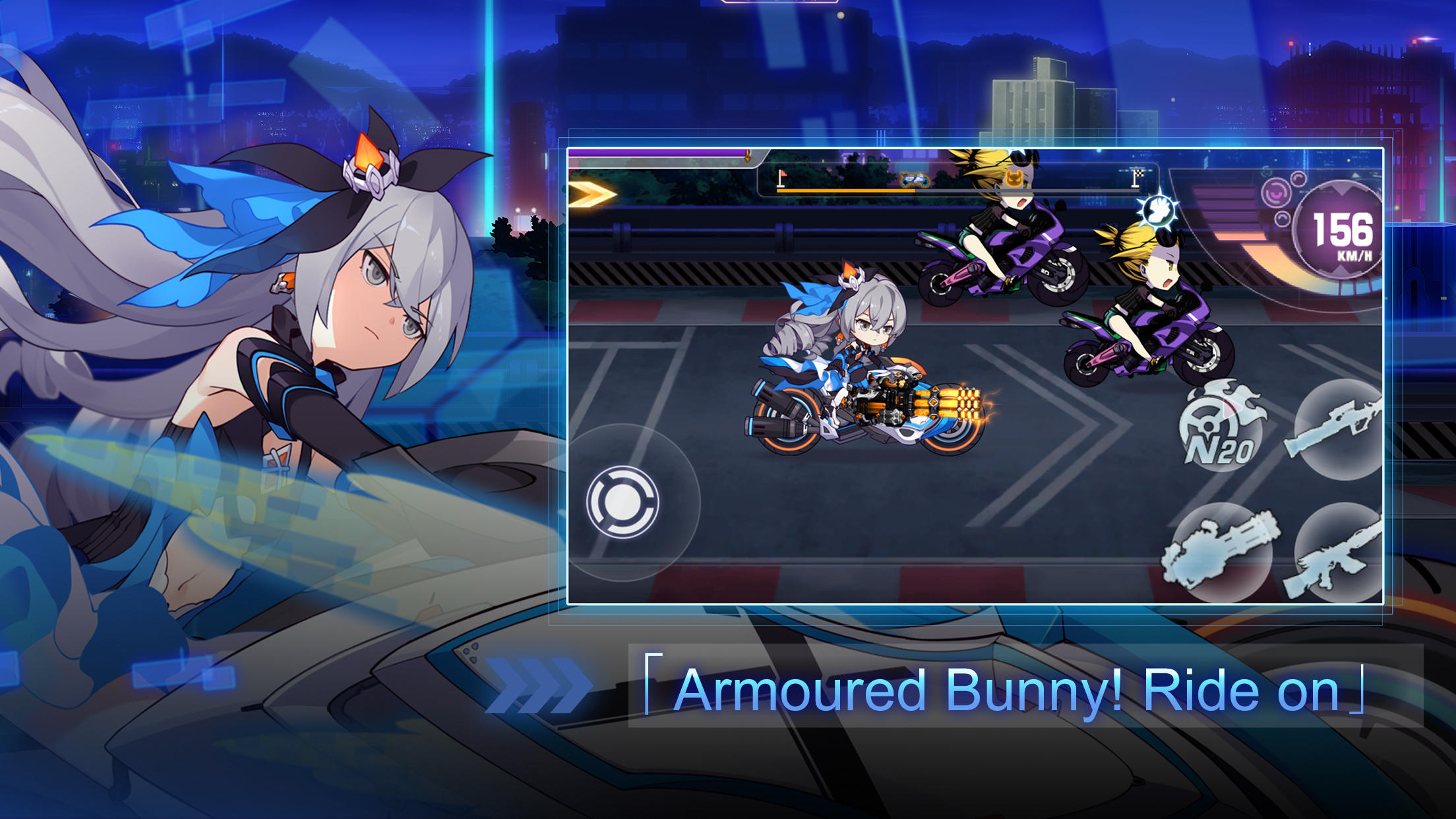The width and height of the screenshot is (1456, 819).
Task: Toggle the tiny gauge below the purple circle dial
Action: point(1283,218)
